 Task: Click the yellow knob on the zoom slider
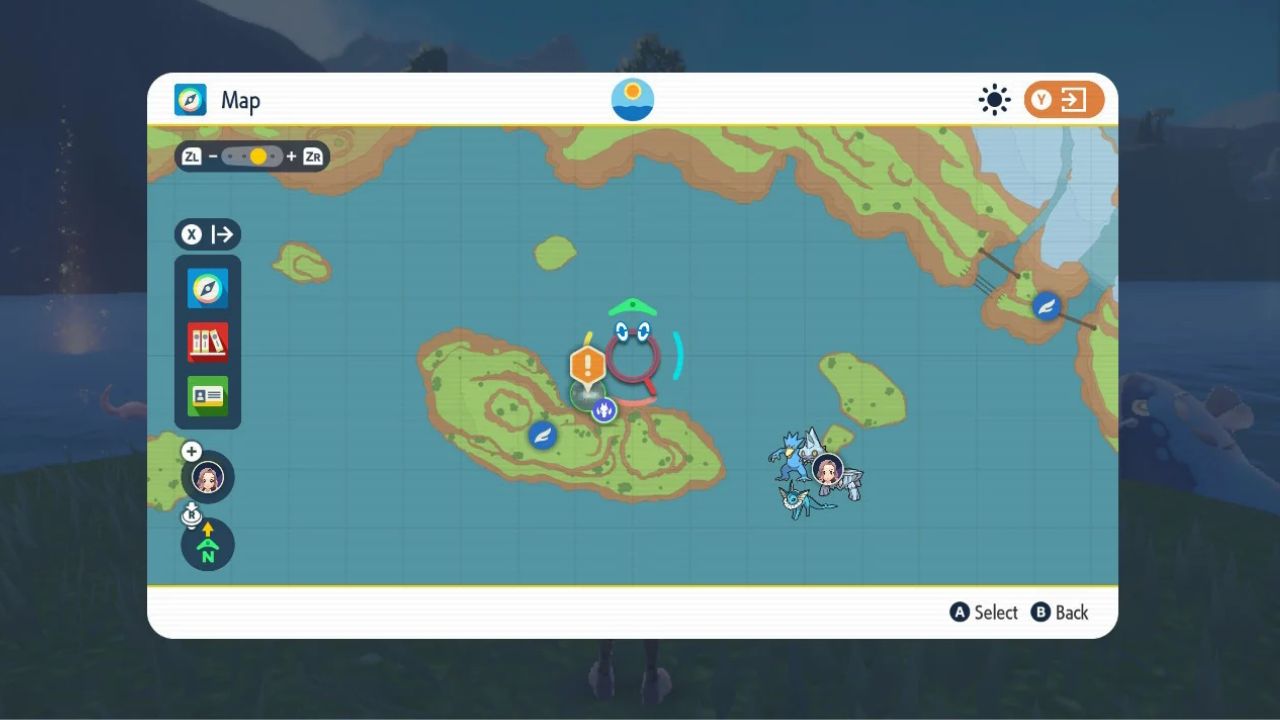pos(258,156)
